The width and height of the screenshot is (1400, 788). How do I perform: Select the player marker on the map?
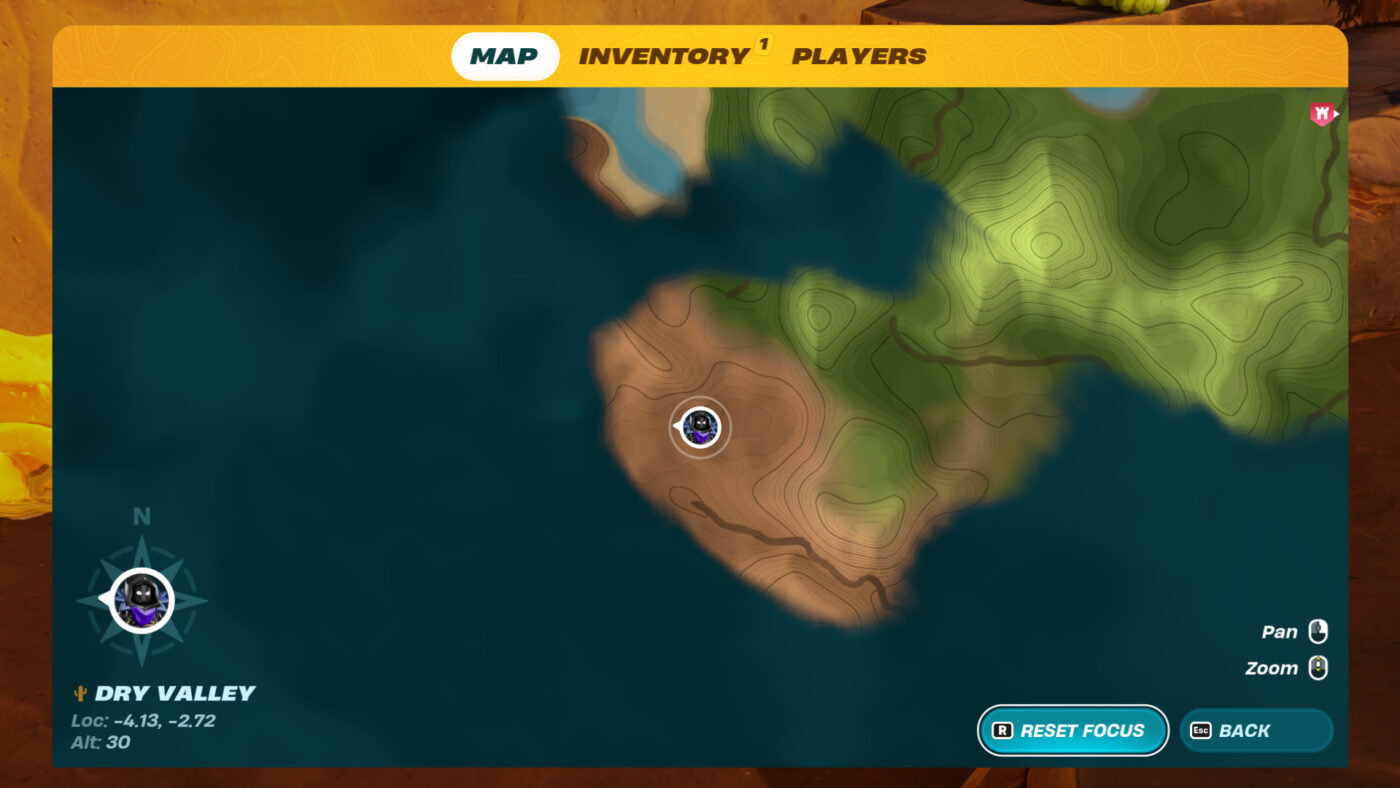coord(700,428)
